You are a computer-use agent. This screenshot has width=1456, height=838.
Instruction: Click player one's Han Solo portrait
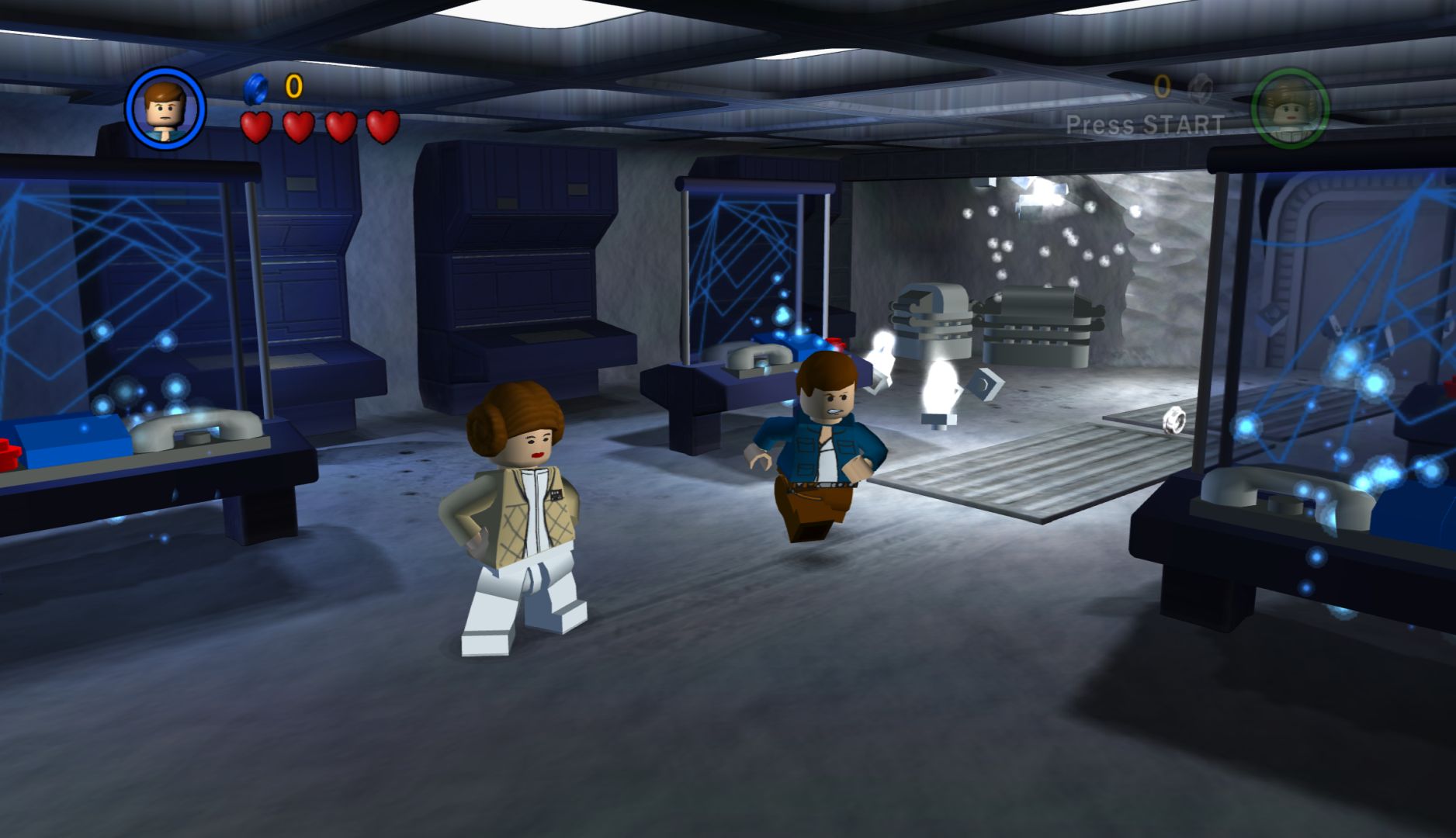(x=165, y=108)
